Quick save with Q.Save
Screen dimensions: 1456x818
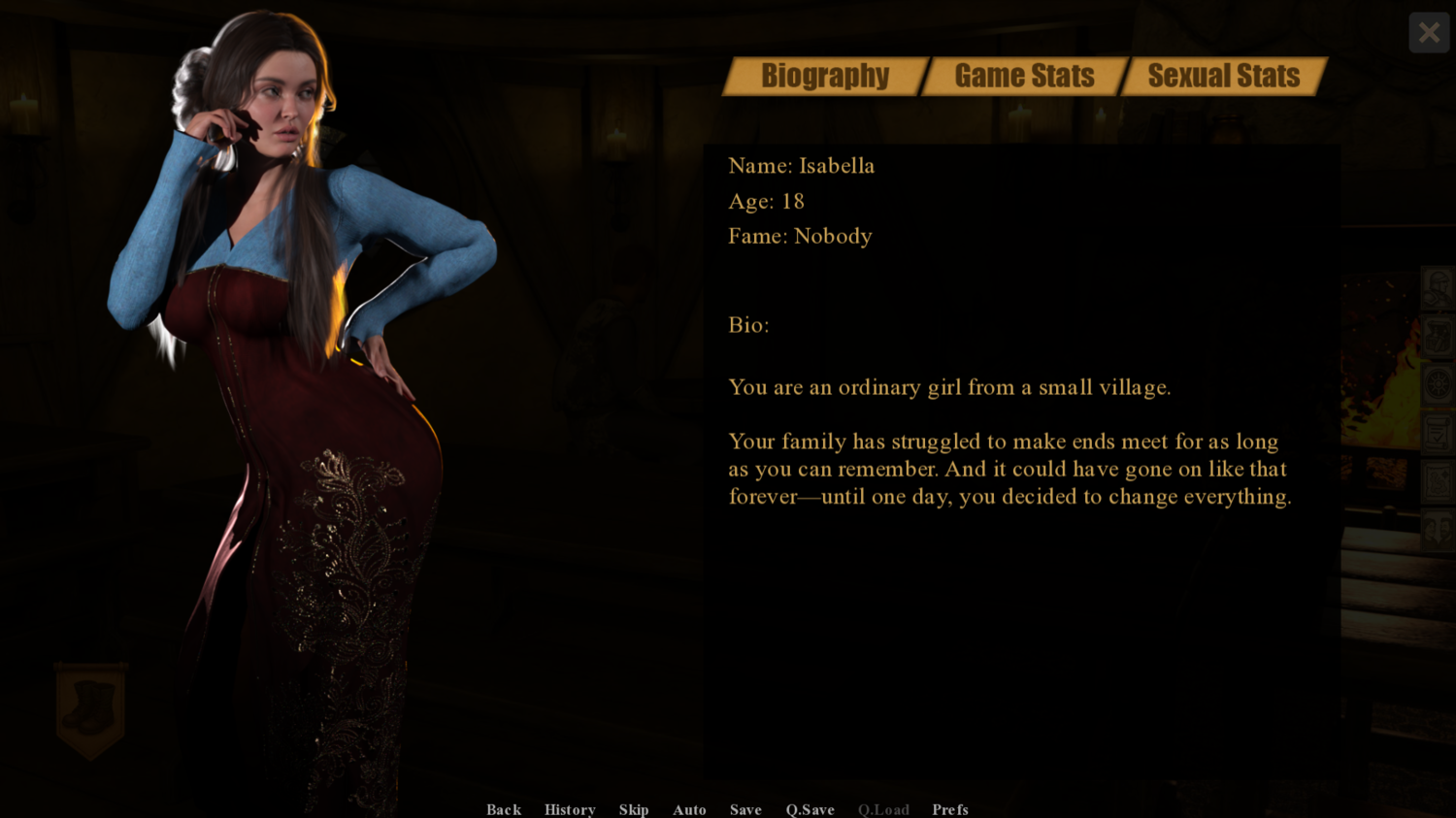point(811,809)
